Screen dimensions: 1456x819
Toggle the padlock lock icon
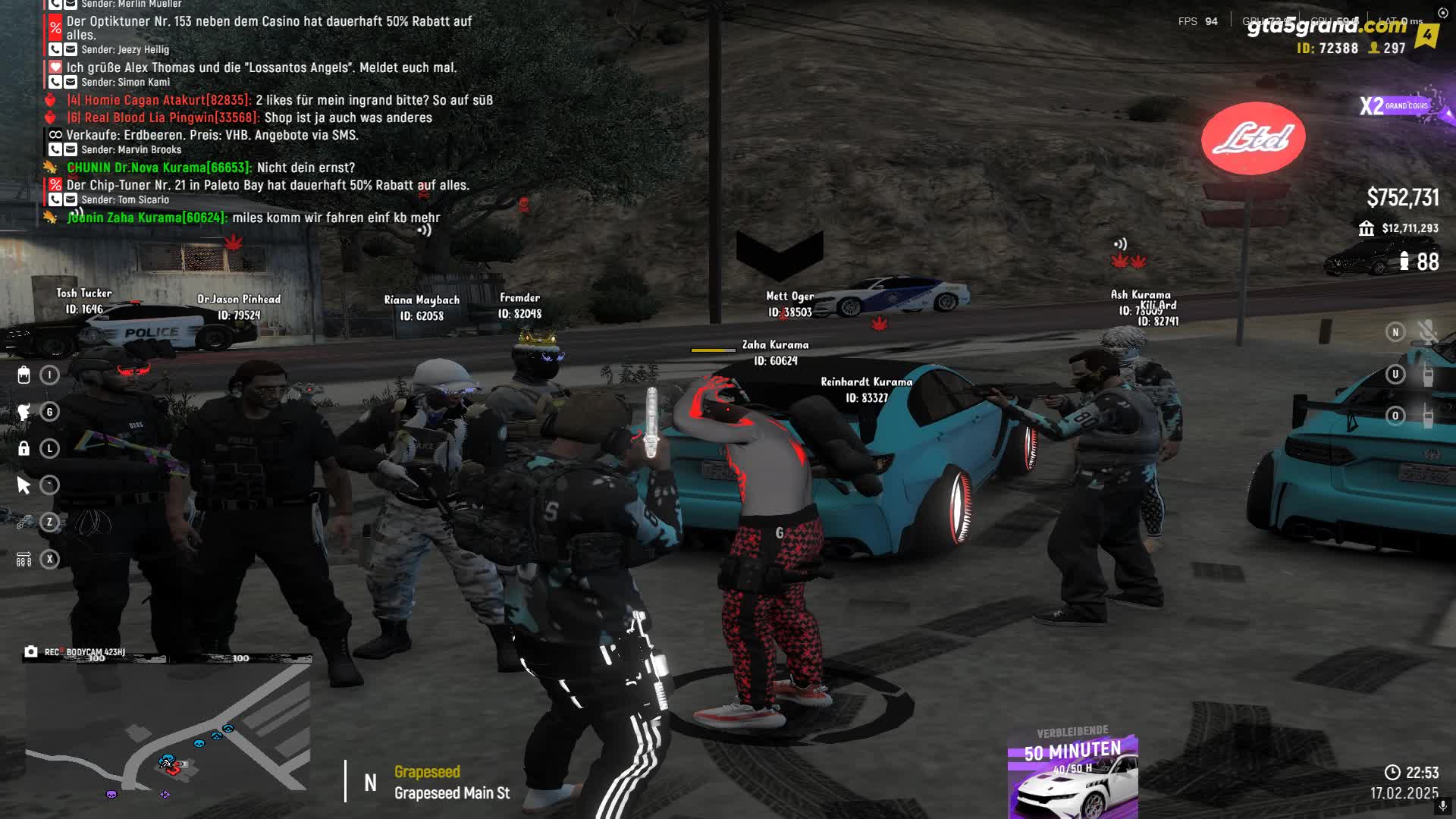point(24,448)
